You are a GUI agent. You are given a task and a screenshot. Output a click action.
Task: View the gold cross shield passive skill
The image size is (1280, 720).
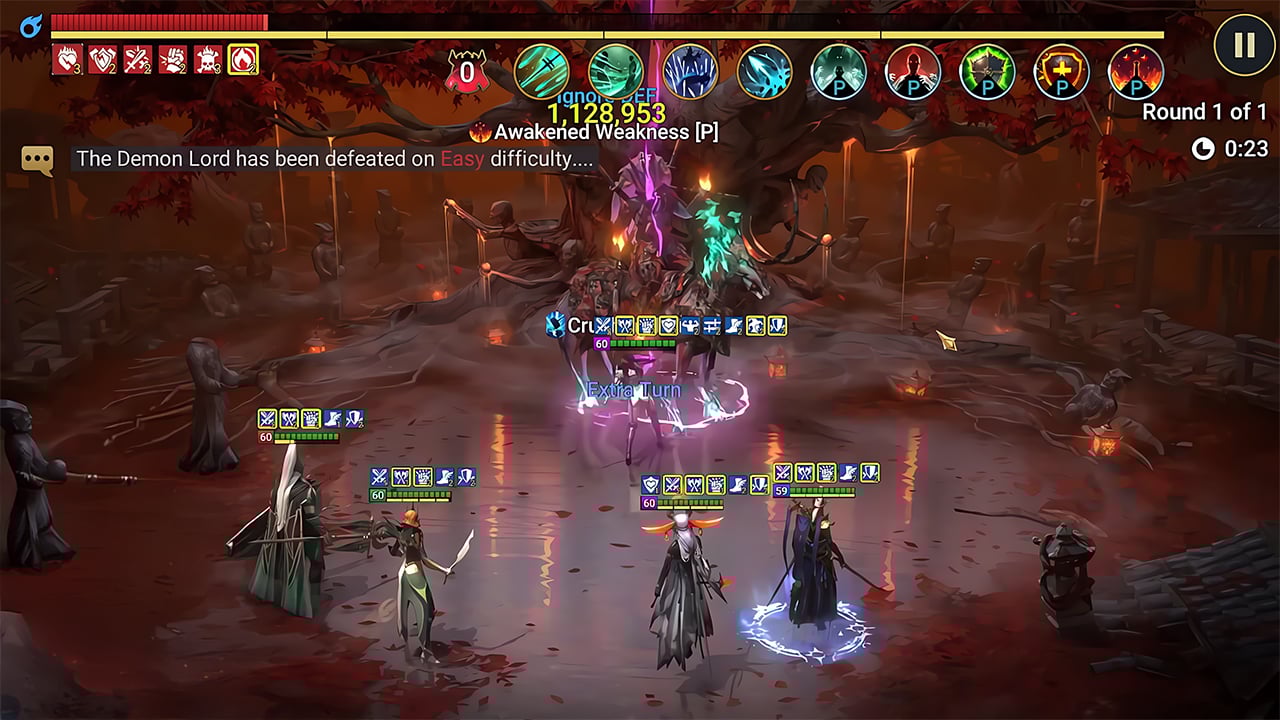pyautogui.click(x=1061, y=72)
